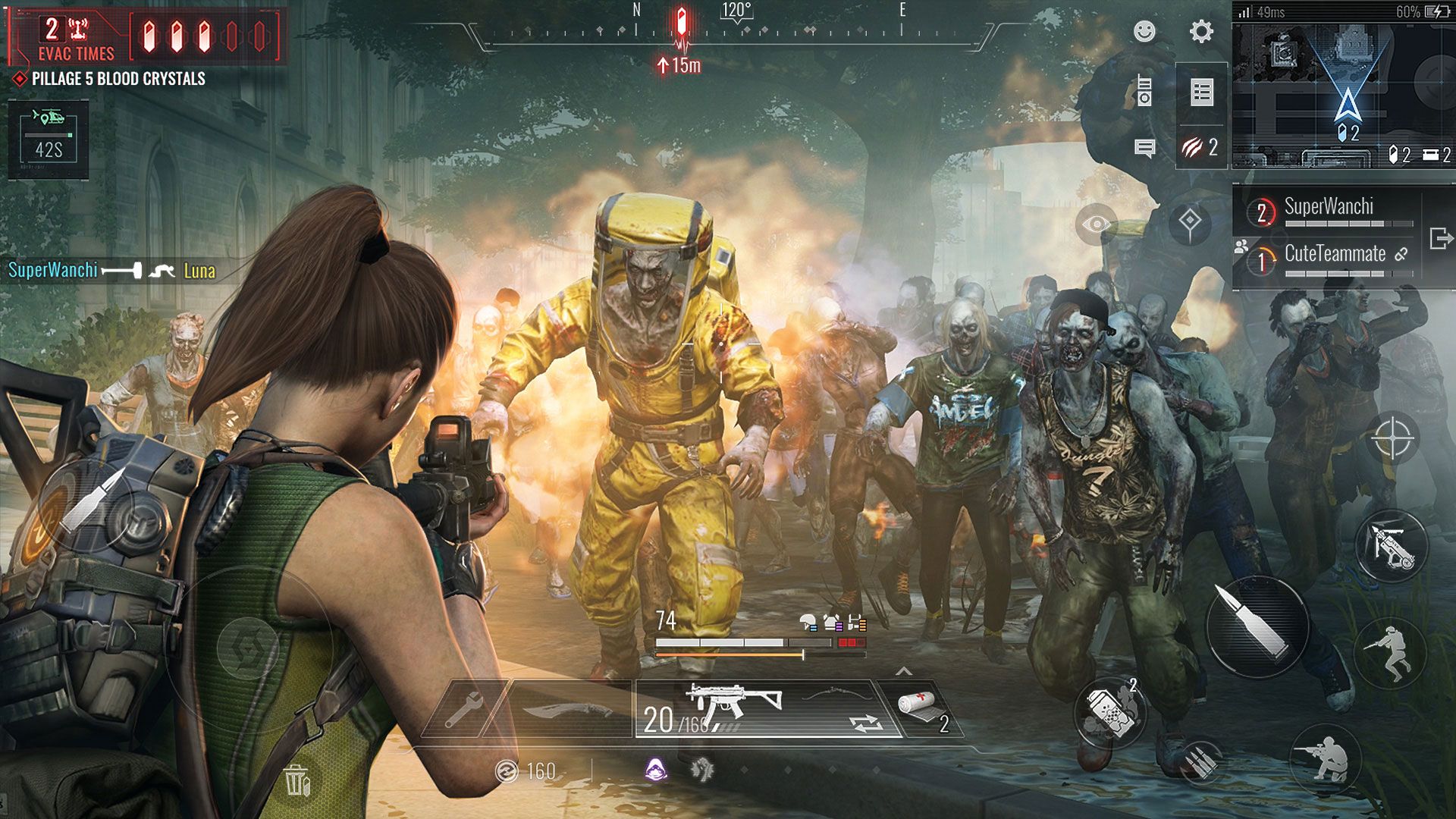Toggle the eye free-look button
The image size is (1456, 819).
(1097, 224)
